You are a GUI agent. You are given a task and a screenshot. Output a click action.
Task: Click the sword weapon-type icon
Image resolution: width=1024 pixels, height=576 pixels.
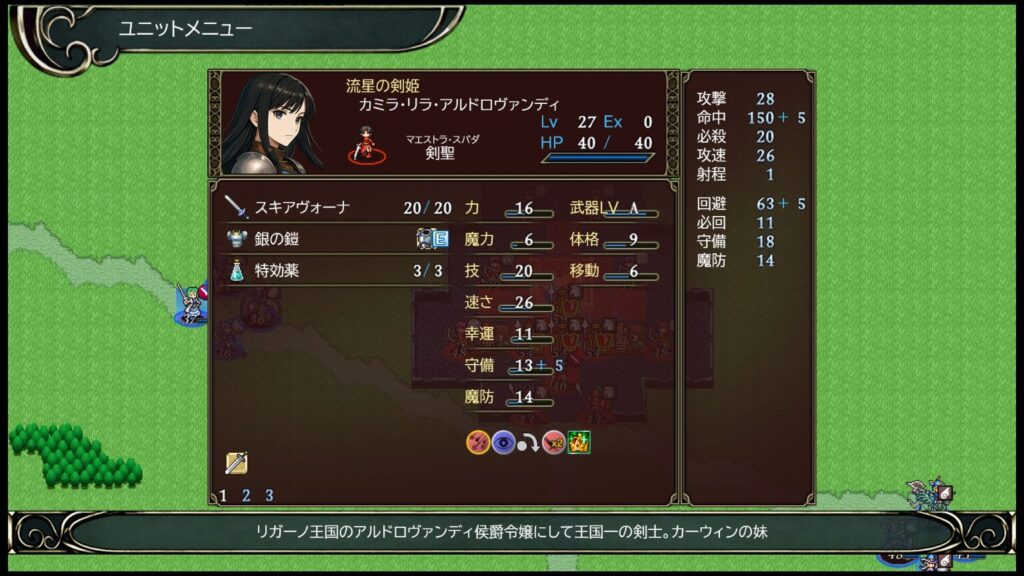point(236,463)
